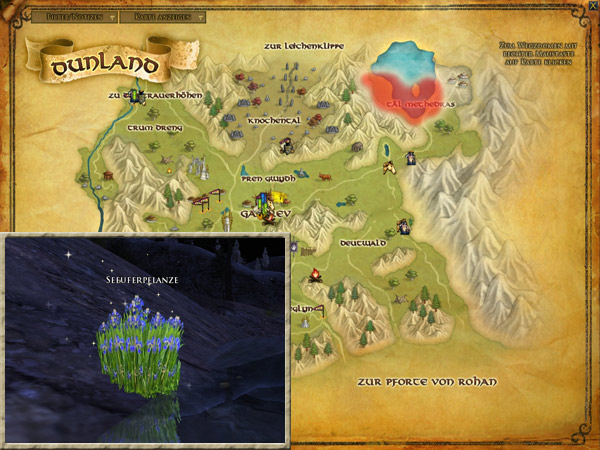Select the campfire marker on the map
Screen dimensions: 600x450
tap(315, 275)
